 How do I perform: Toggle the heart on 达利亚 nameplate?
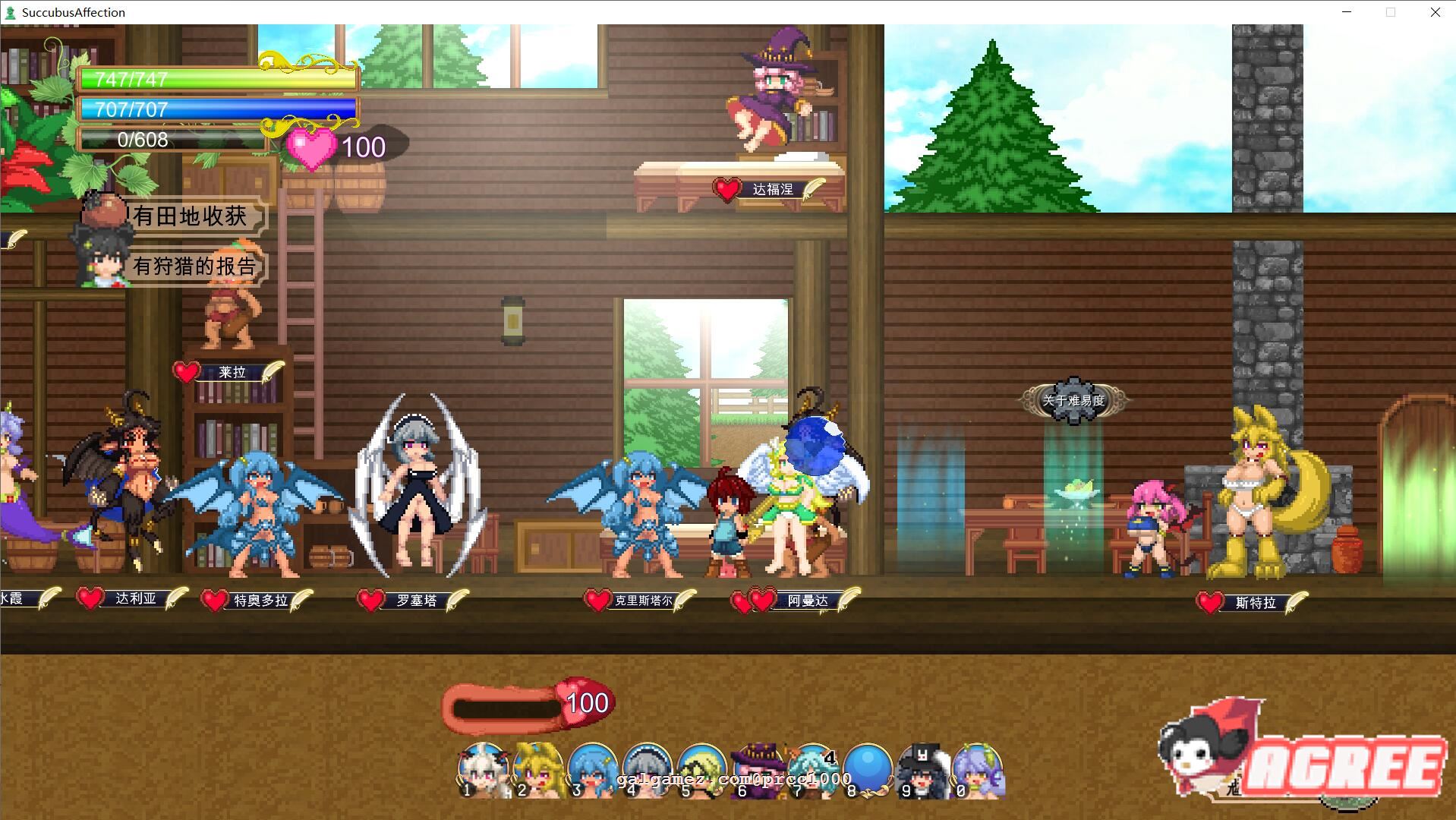tap(90, 598)
